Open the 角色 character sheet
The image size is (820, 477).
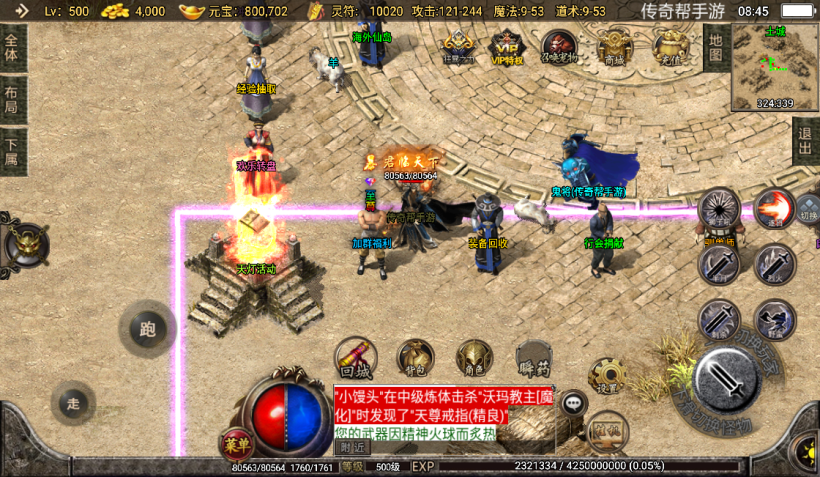tap(474, 358)
